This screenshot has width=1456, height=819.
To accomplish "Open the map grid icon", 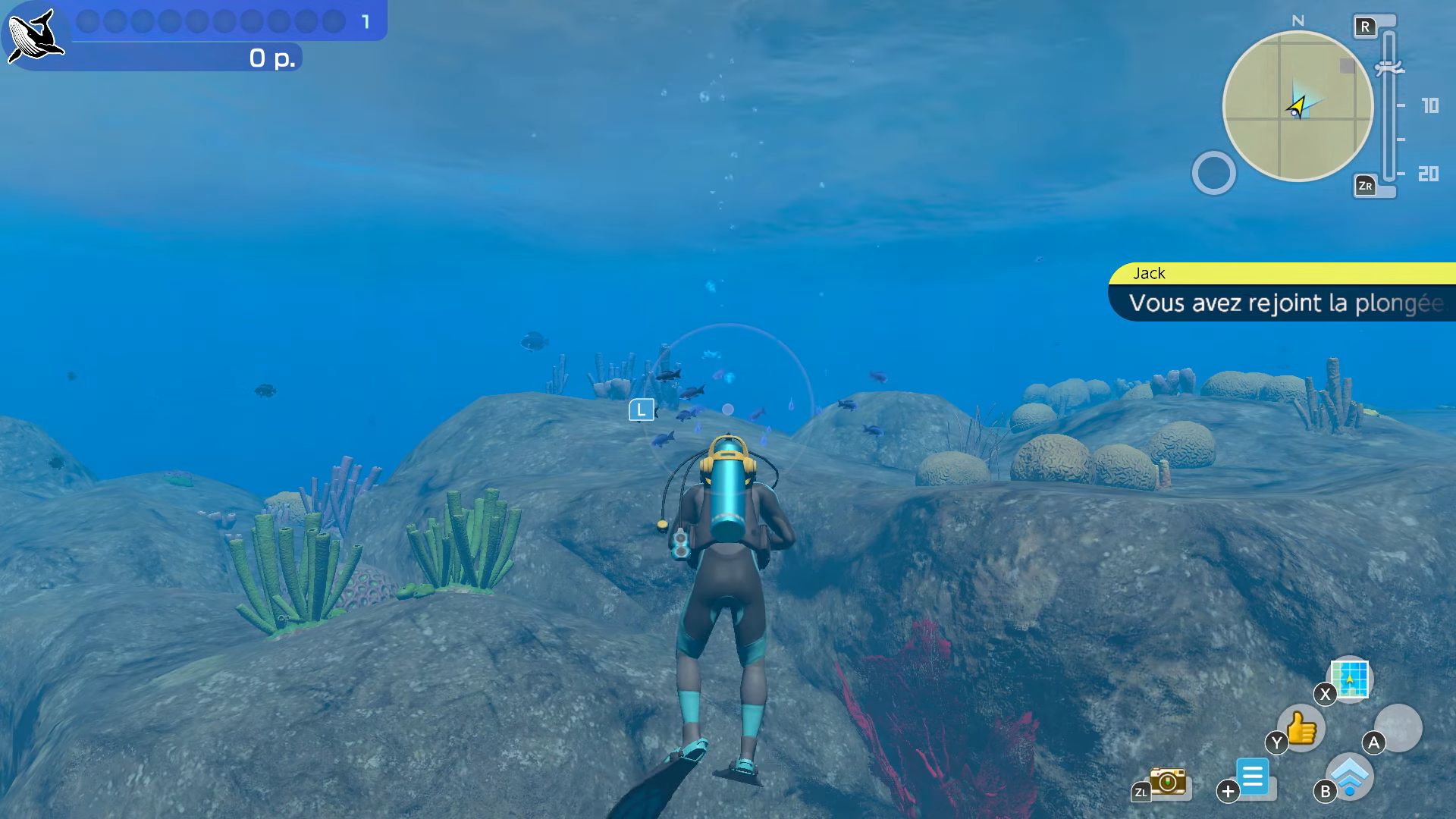I will pos(1350,678).
